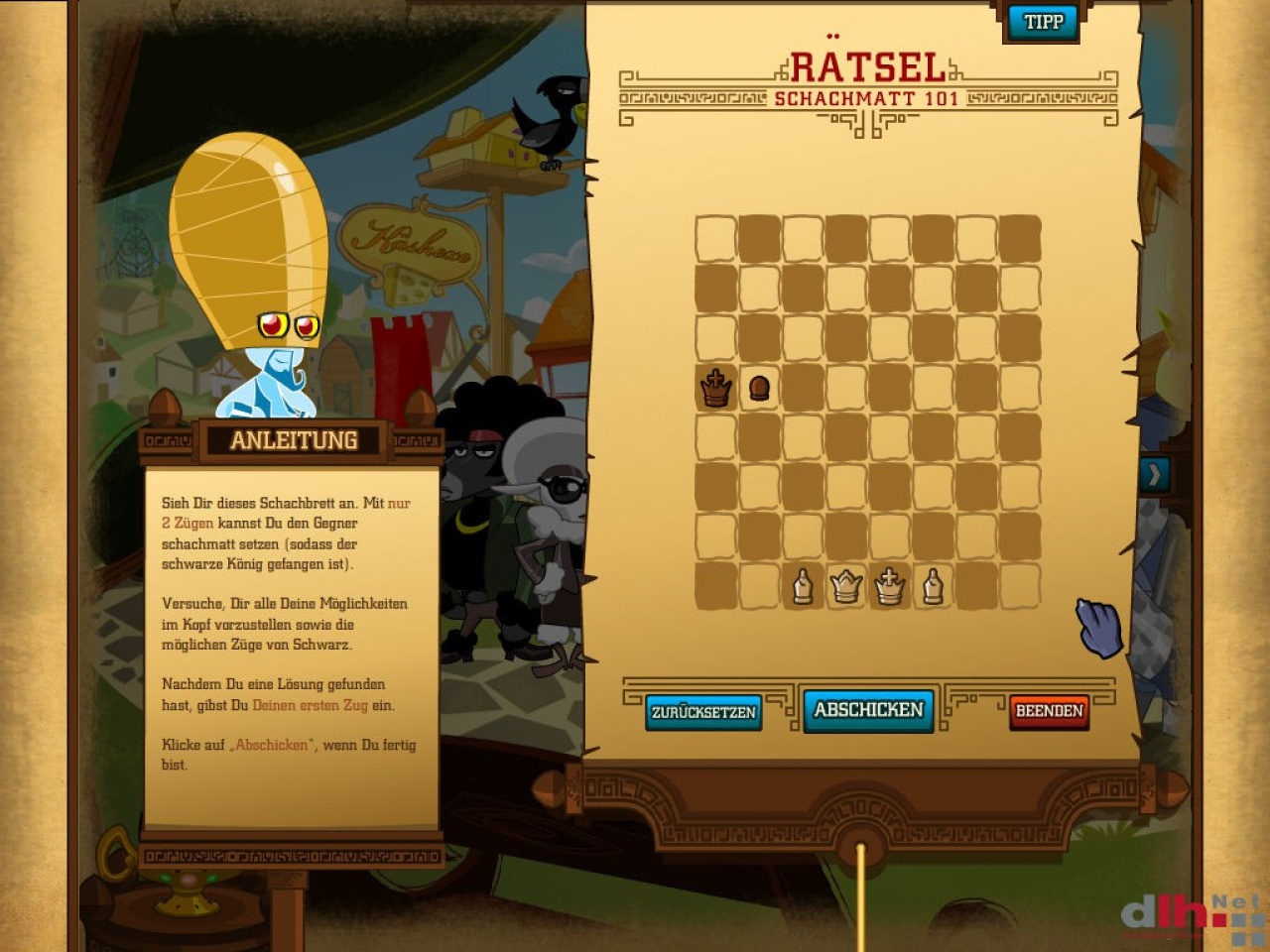Submit the move with Abschicken
This screenshot has width=1270, height=952.
click(868, 710)
